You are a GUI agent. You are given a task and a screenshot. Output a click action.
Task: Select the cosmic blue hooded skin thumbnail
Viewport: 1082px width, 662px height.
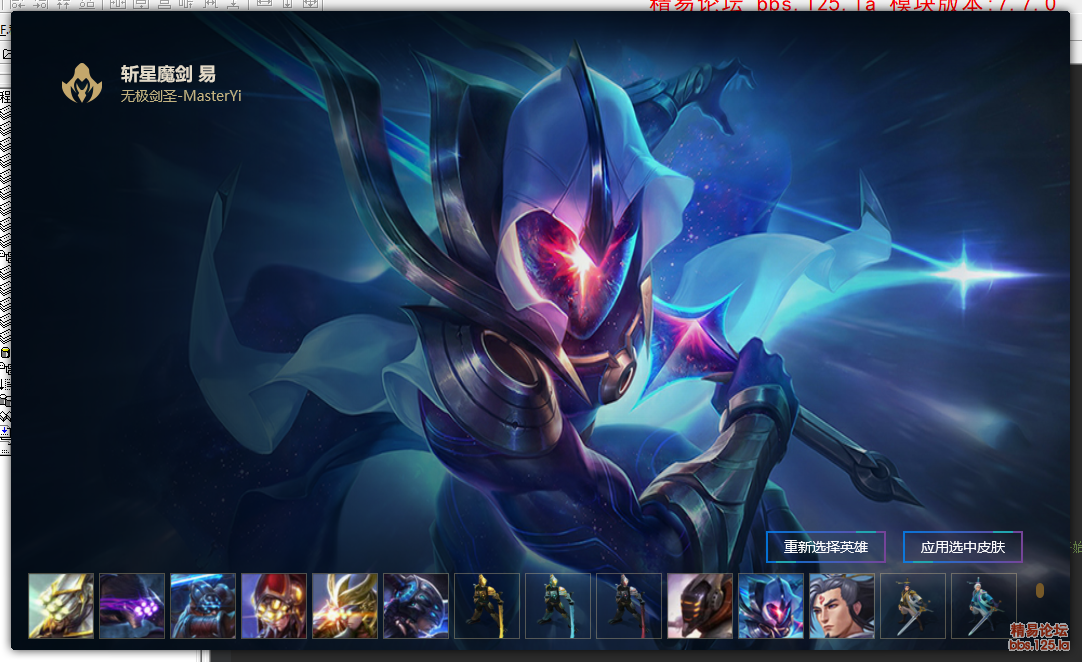771,605
